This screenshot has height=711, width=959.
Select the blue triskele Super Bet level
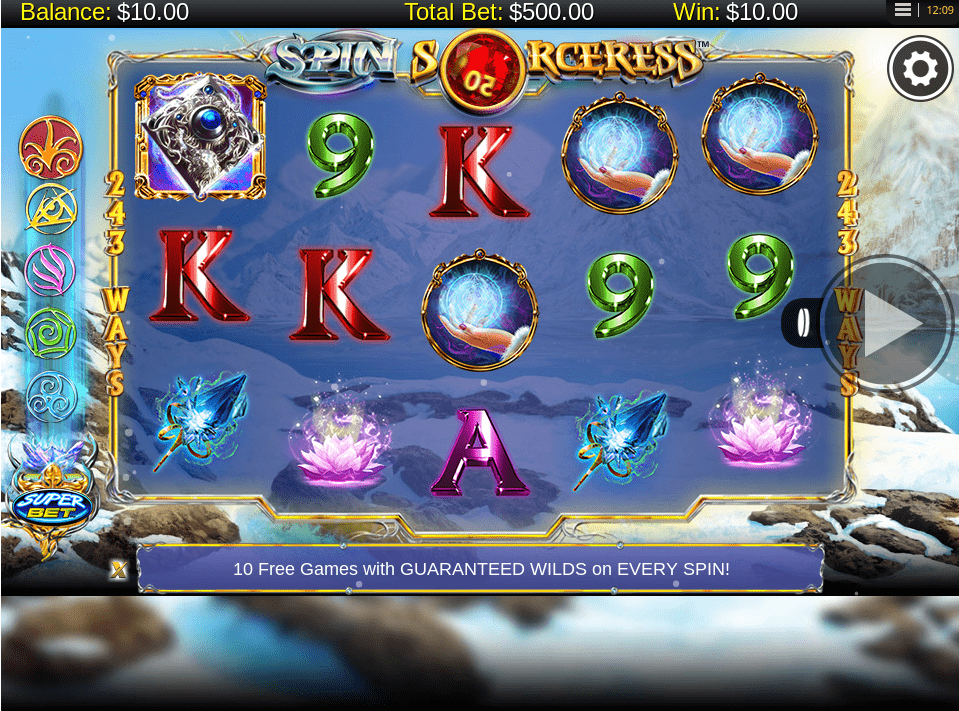(51, 394)
